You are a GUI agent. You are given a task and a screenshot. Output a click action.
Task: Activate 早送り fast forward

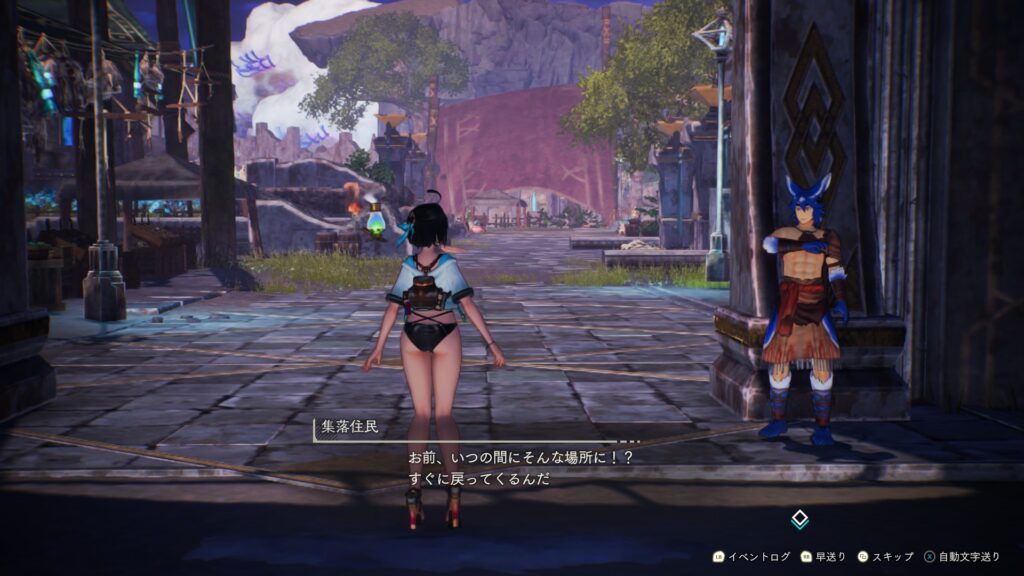[824, 556]
